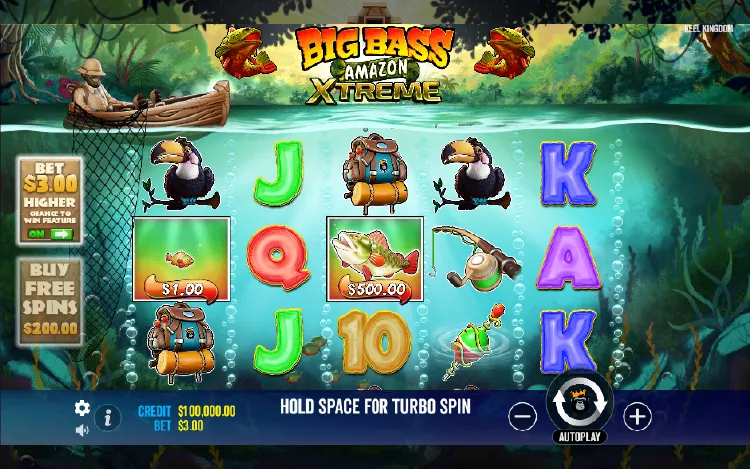Increase the bet with the plus button
Screen dimensions: 750x469
click(637, 416)
